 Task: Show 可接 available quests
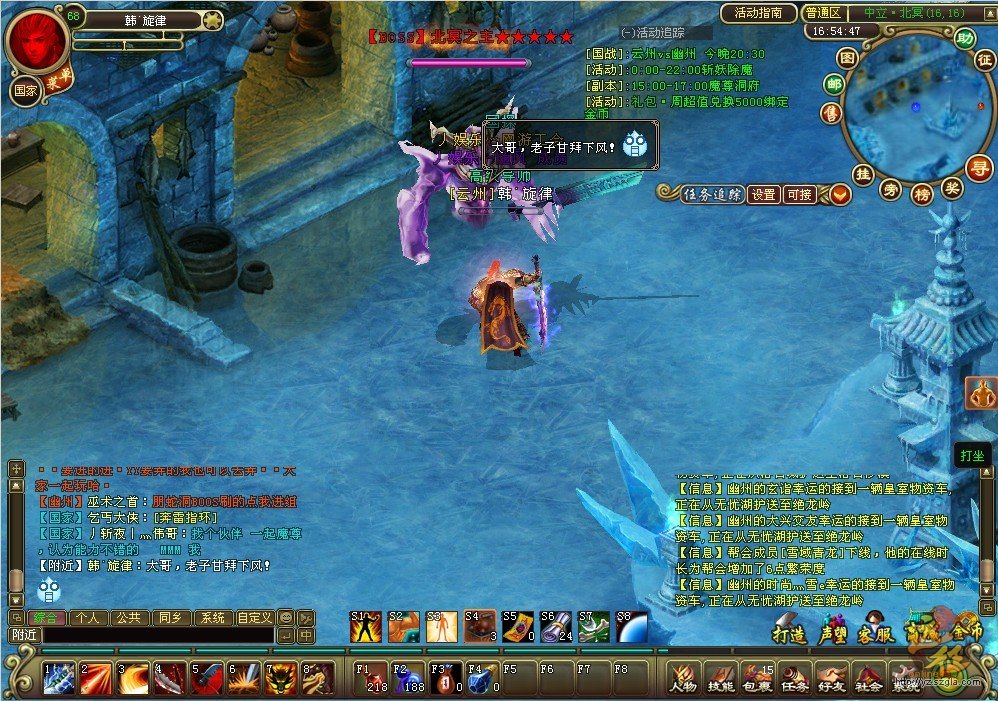799,195
